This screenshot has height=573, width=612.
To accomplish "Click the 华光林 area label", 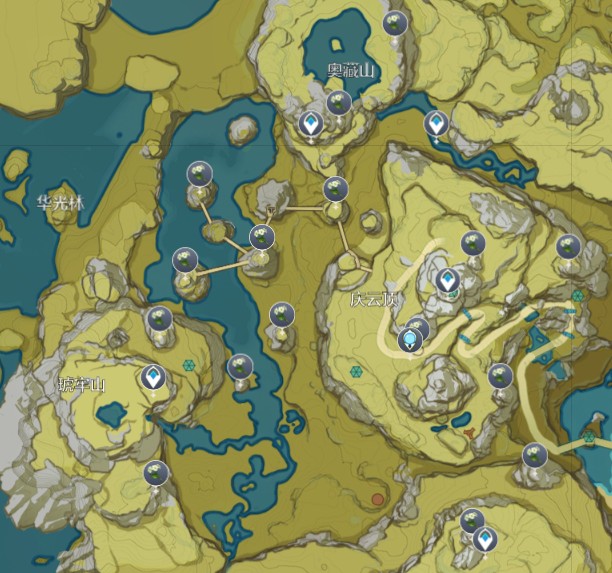I will (60, 201).
